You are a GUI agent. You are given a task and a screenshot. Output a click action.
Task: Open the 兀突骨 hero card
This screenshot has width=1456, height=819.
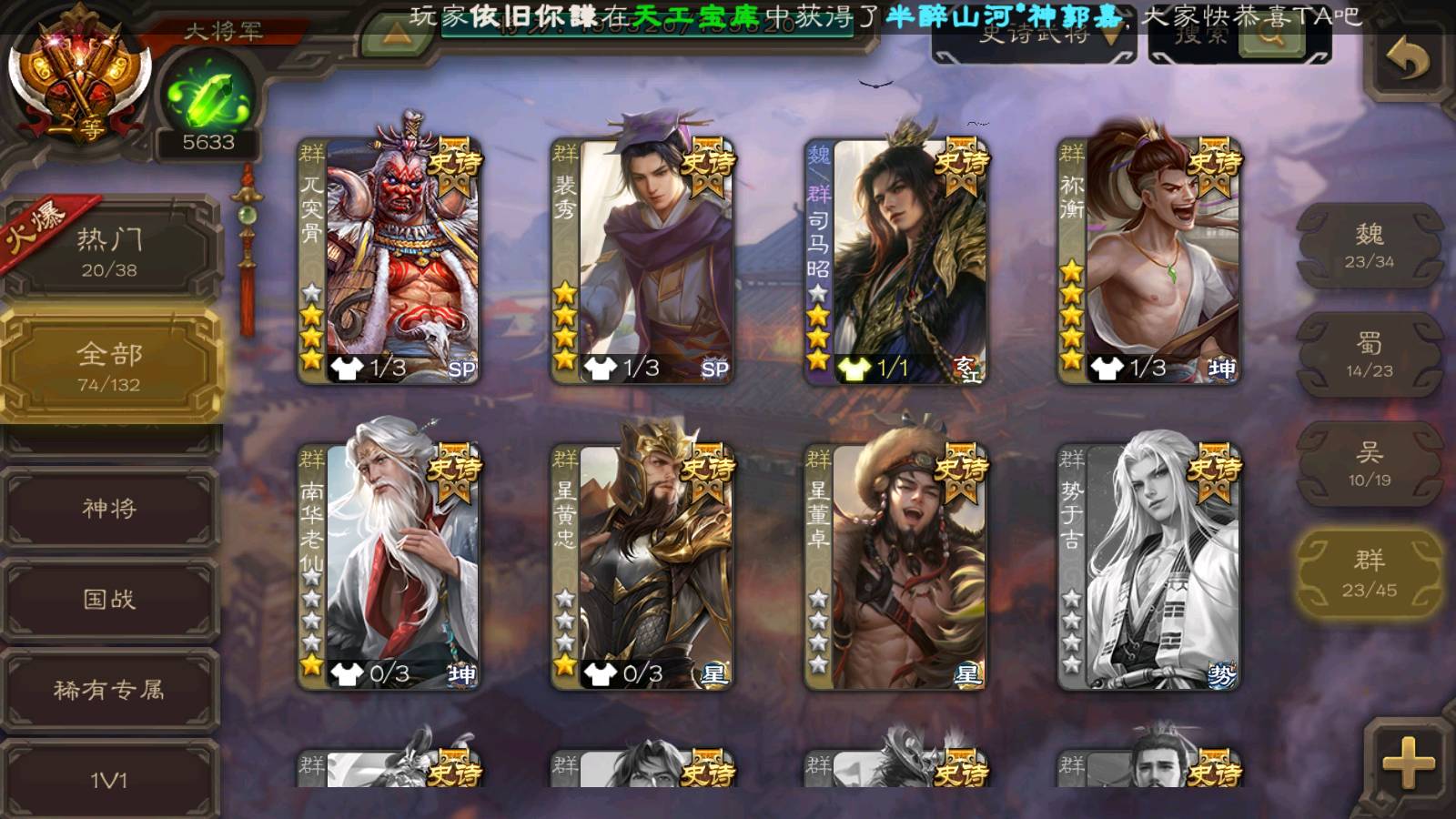[x=389, y=260]
